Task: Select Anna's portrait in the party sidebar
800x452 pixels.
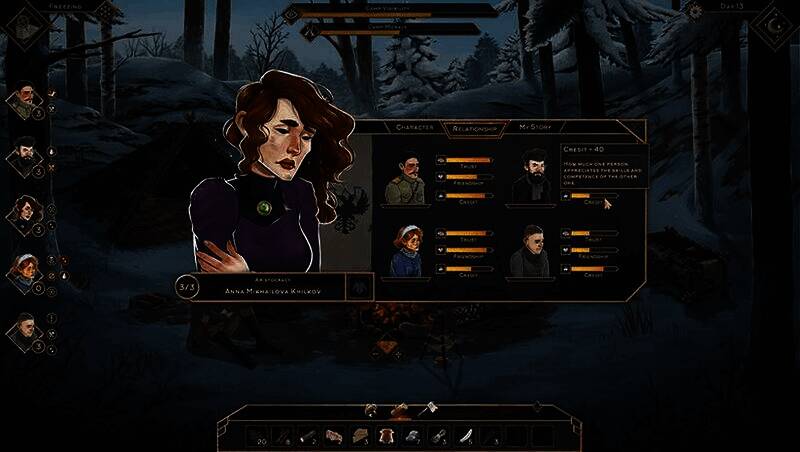Action: [24, 212]
